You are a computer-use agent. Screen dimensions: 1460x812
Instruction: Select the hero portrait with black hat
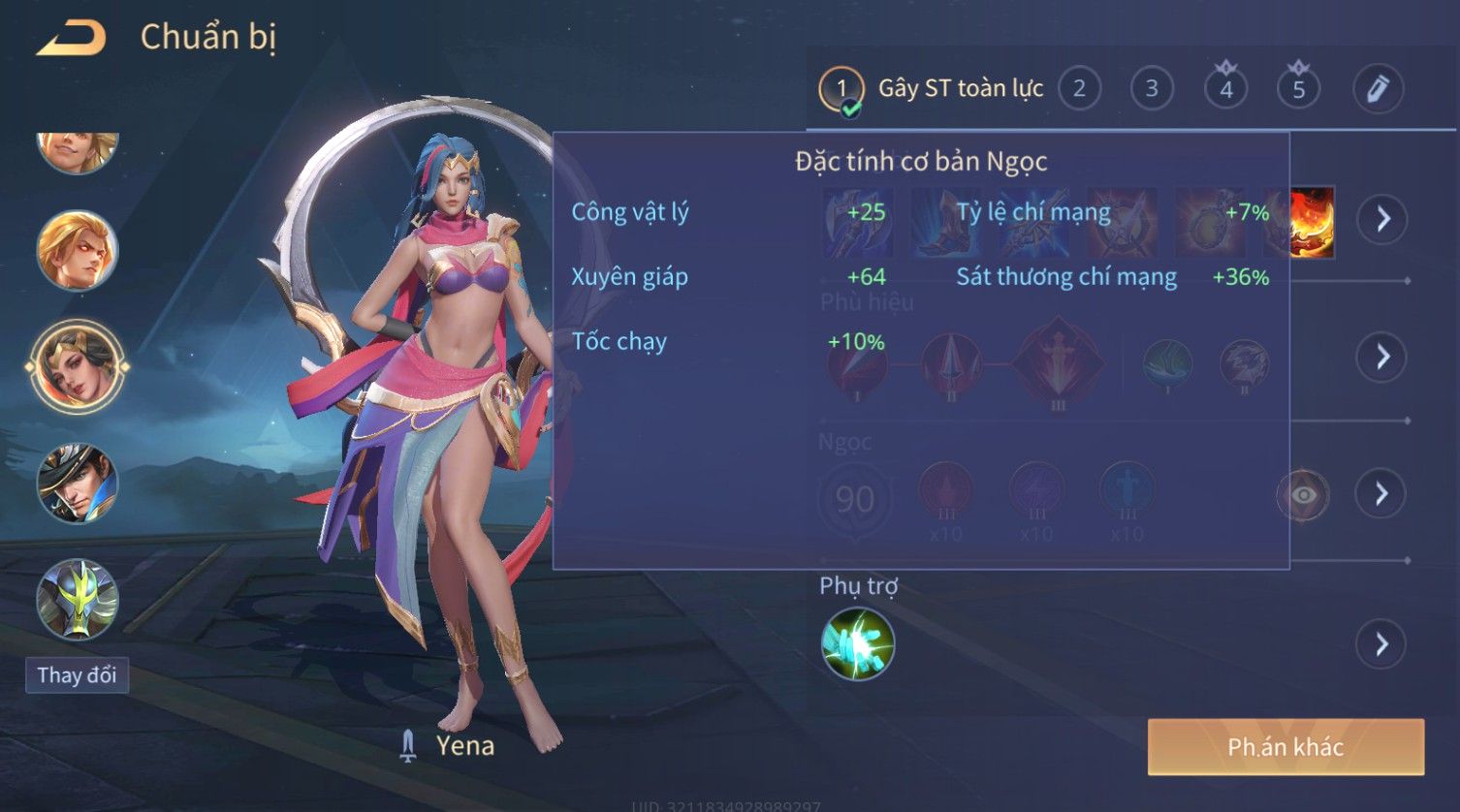pyautogui.click(x=77, y=484)
